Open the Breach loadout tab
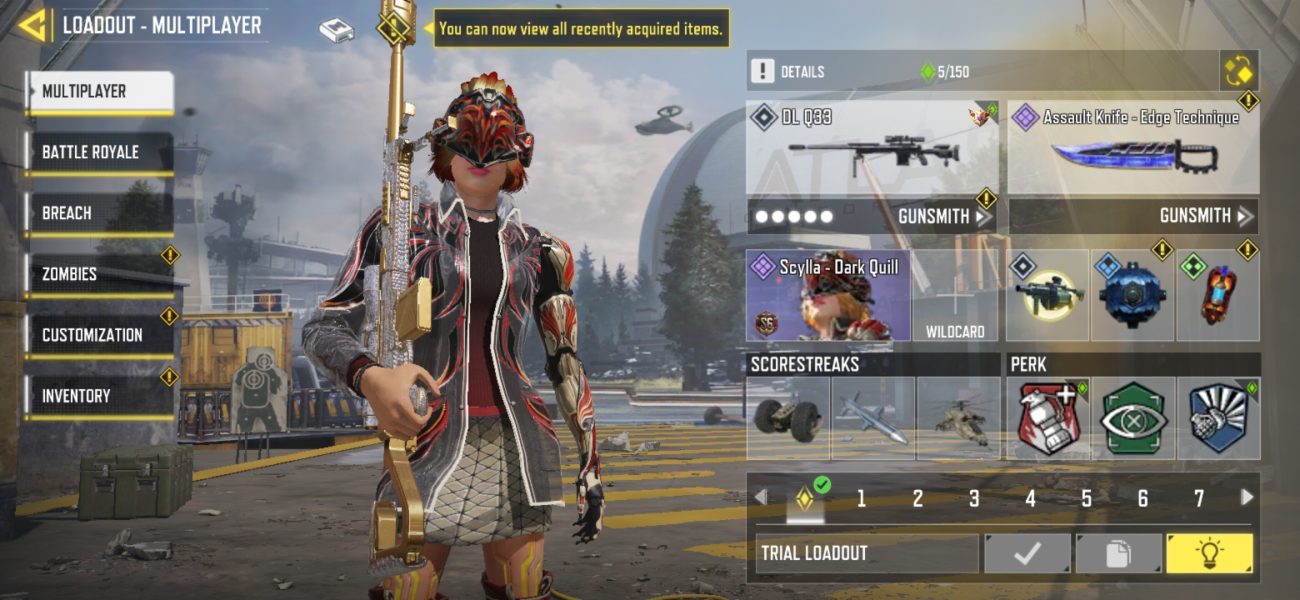Screen dimensions: 1300x600 click(98, 214)
